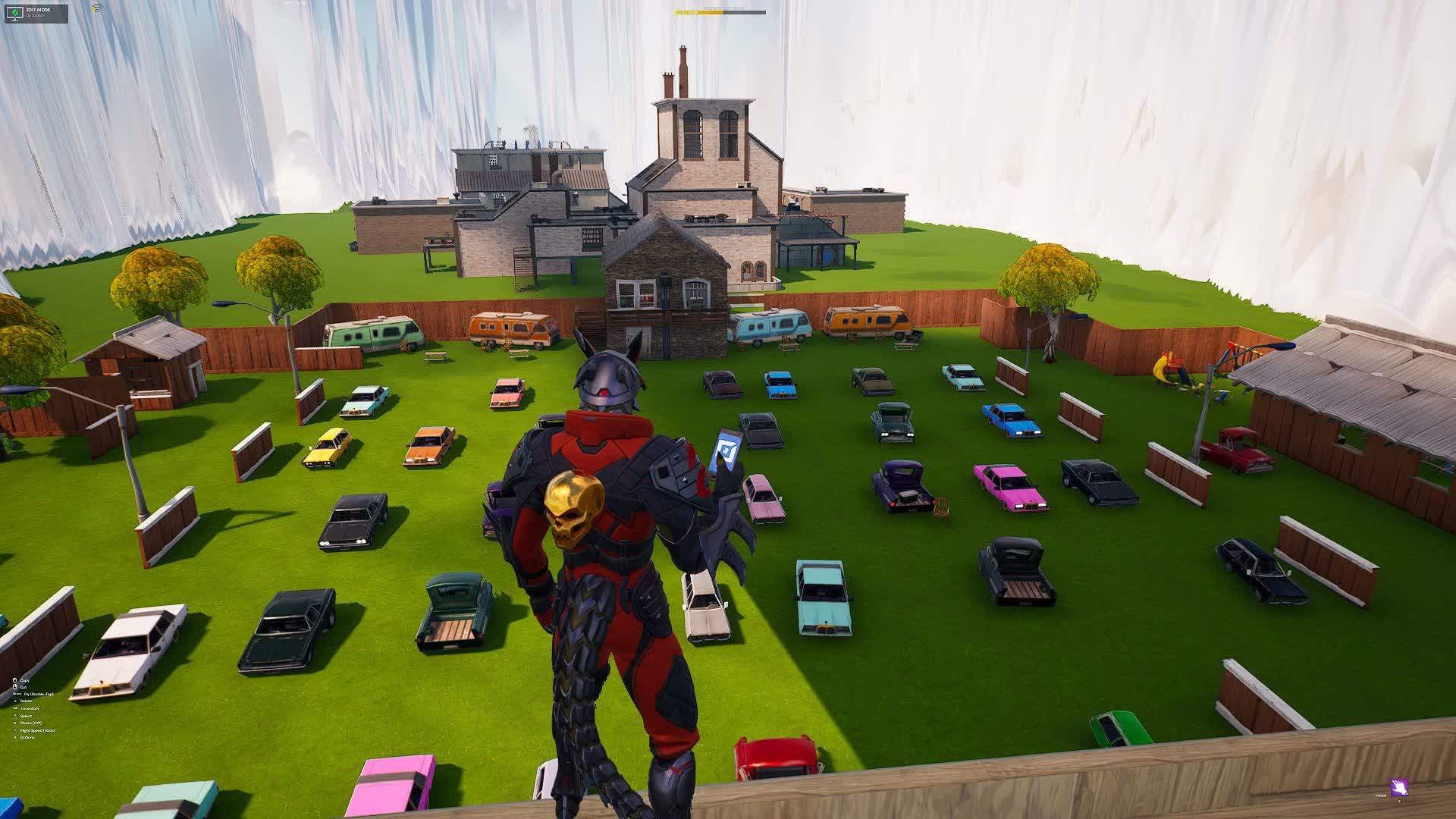Click the X key icon beside Delete

pos(15,701)
